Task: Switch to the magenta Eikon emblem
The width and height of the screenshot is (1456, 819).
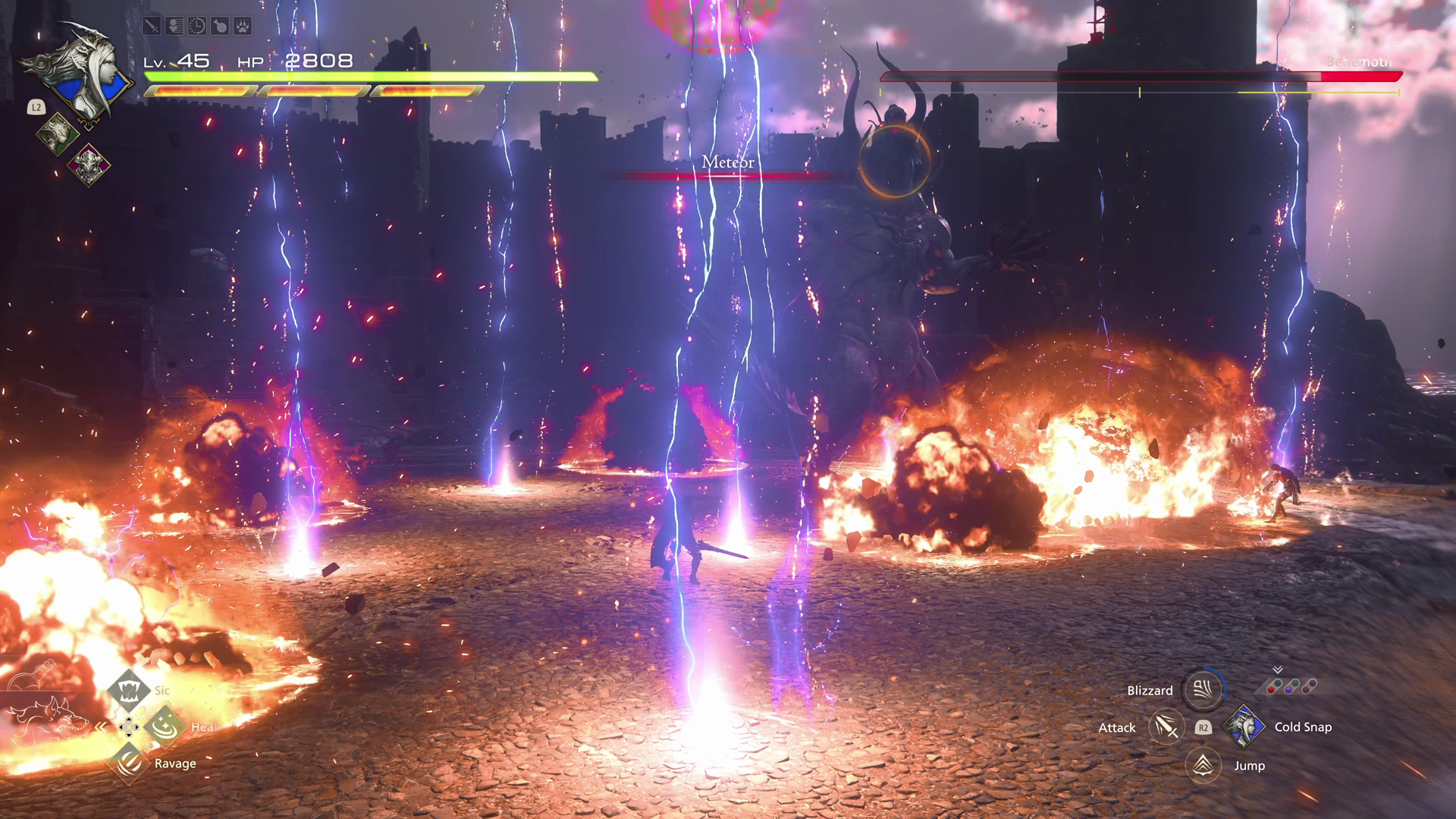Action: click(89, 165)
